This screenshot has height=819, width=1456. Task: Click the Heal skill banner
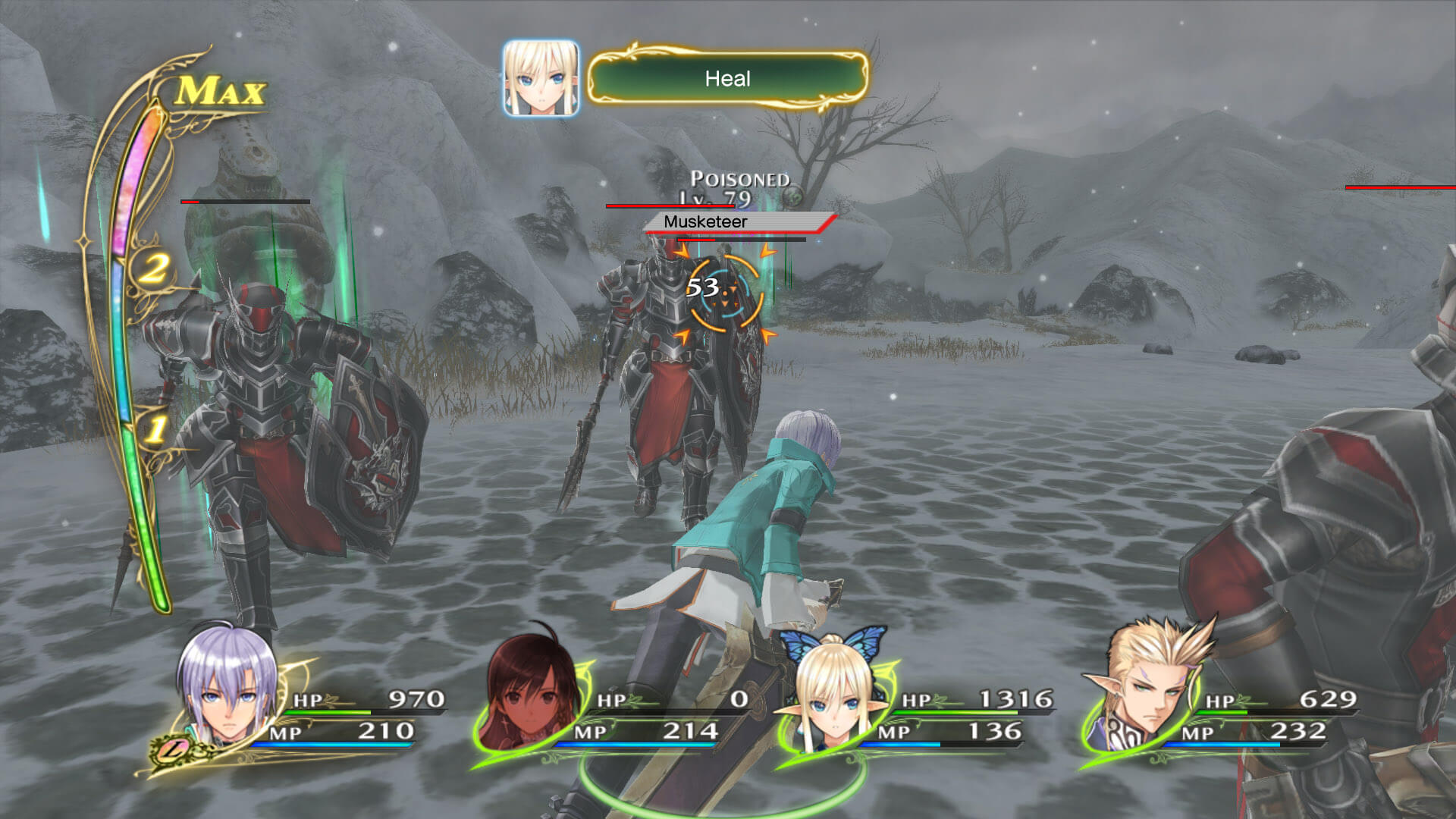click(x=727, y=79)
